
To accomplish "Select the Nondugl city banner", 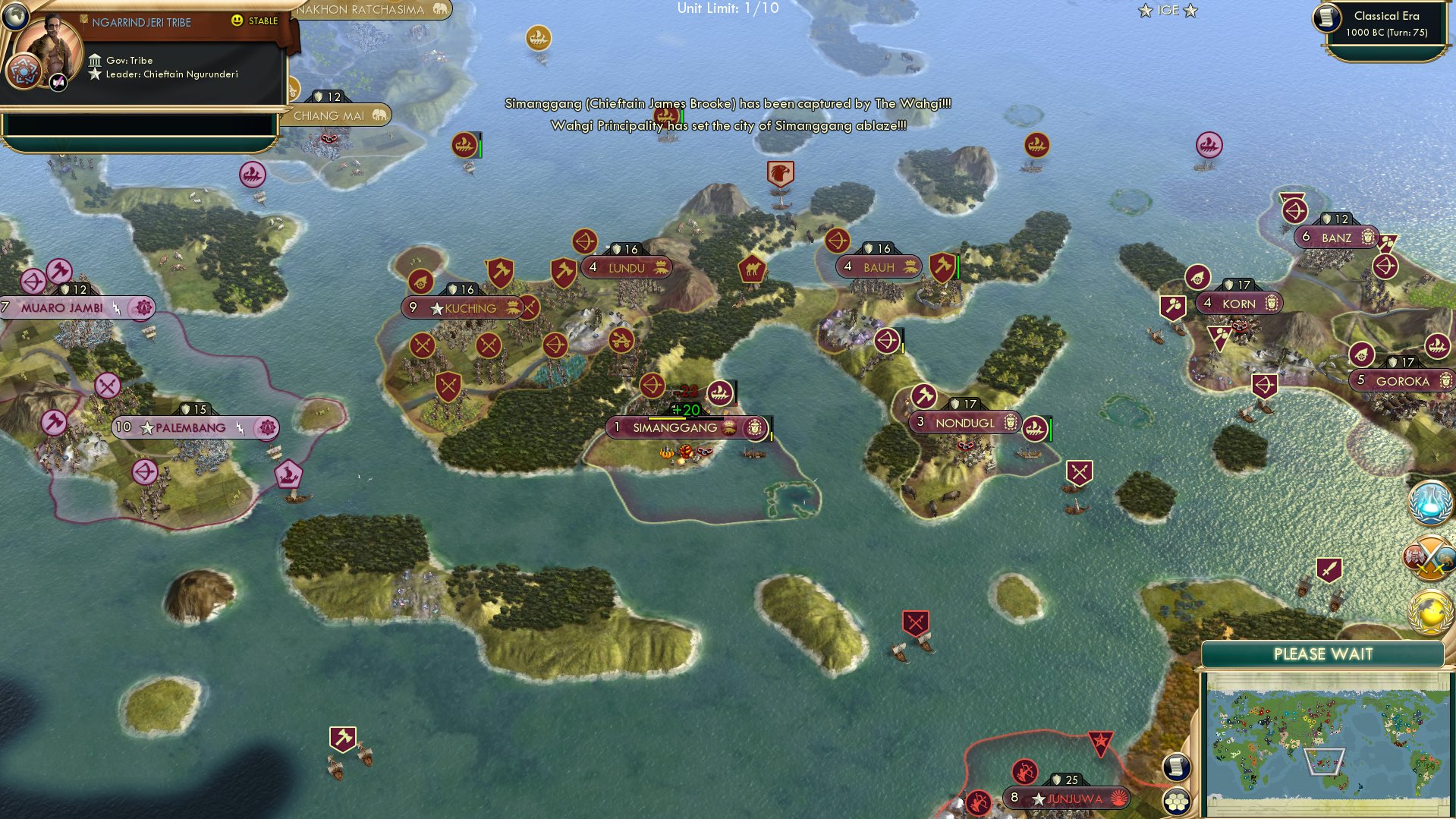I will (x=965, y=423).
